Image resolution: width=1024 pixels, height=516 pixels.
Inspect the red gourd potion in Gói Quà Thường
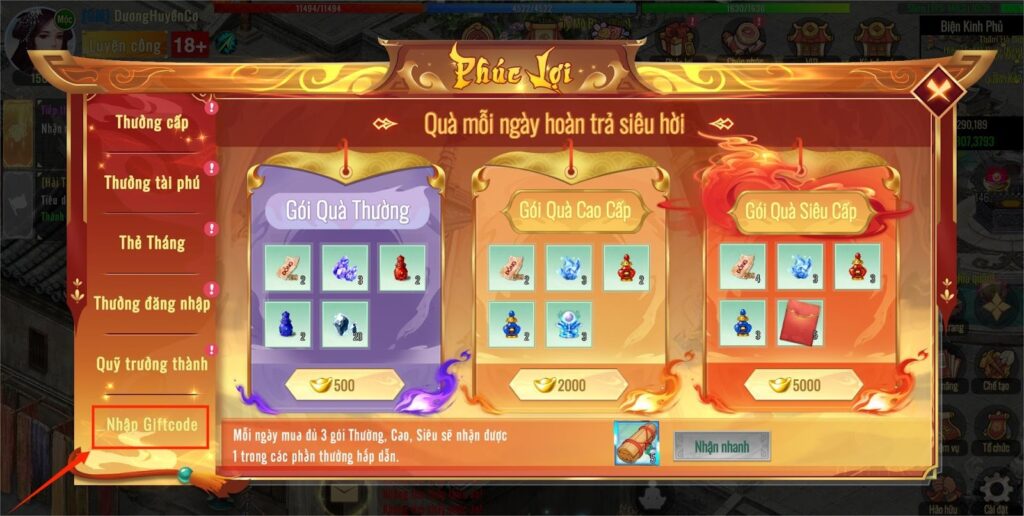402,268
